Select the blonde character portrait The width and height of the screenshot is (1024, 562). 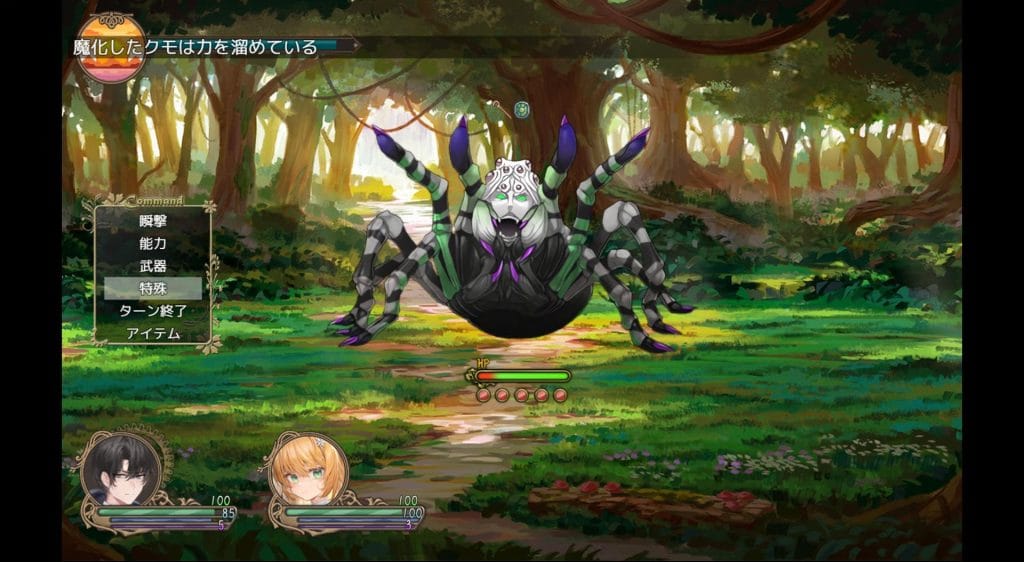coord(309,470)
